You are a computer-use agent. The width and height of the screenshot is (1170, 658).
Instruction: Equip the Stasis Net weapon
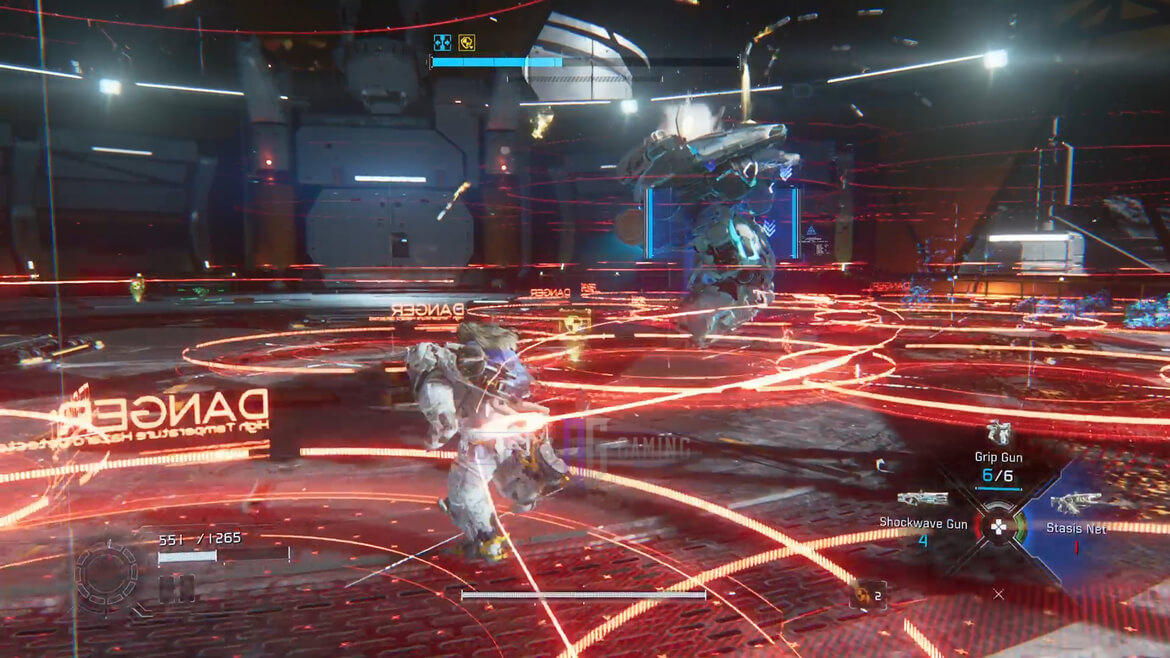click(x=1075, y=503)
